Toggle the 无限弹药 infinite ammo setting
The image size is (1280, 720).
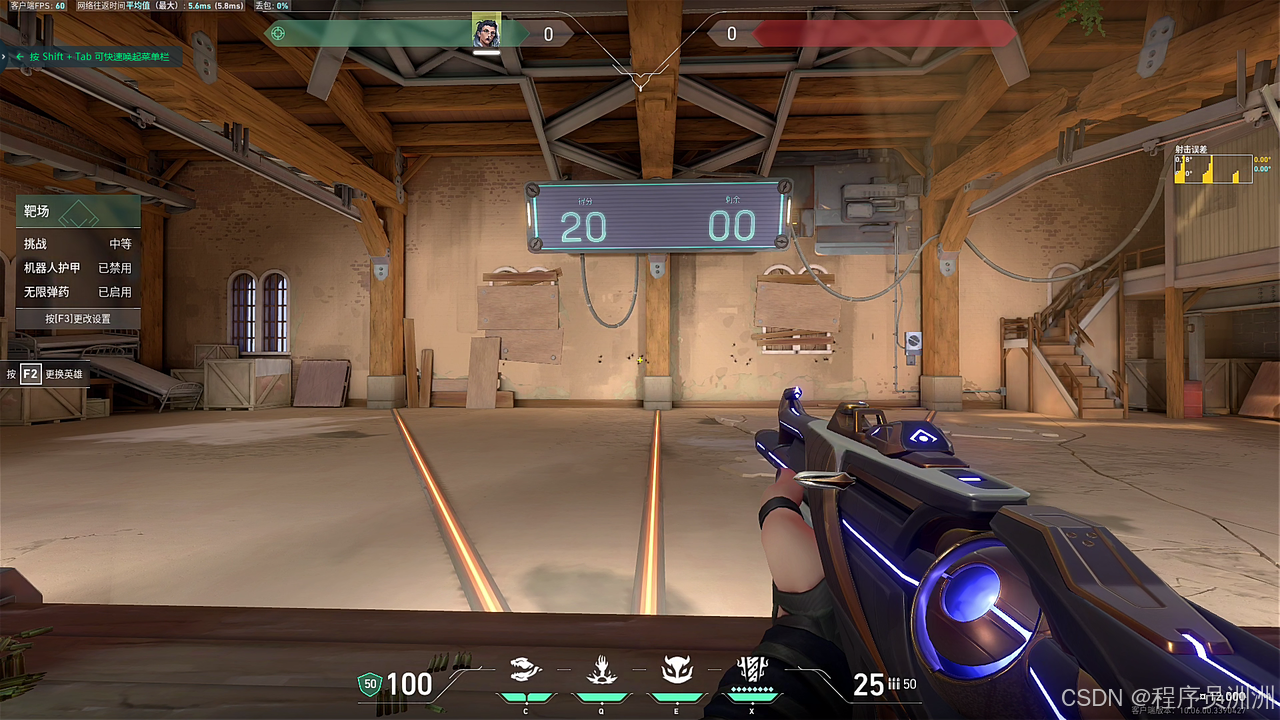78,292
